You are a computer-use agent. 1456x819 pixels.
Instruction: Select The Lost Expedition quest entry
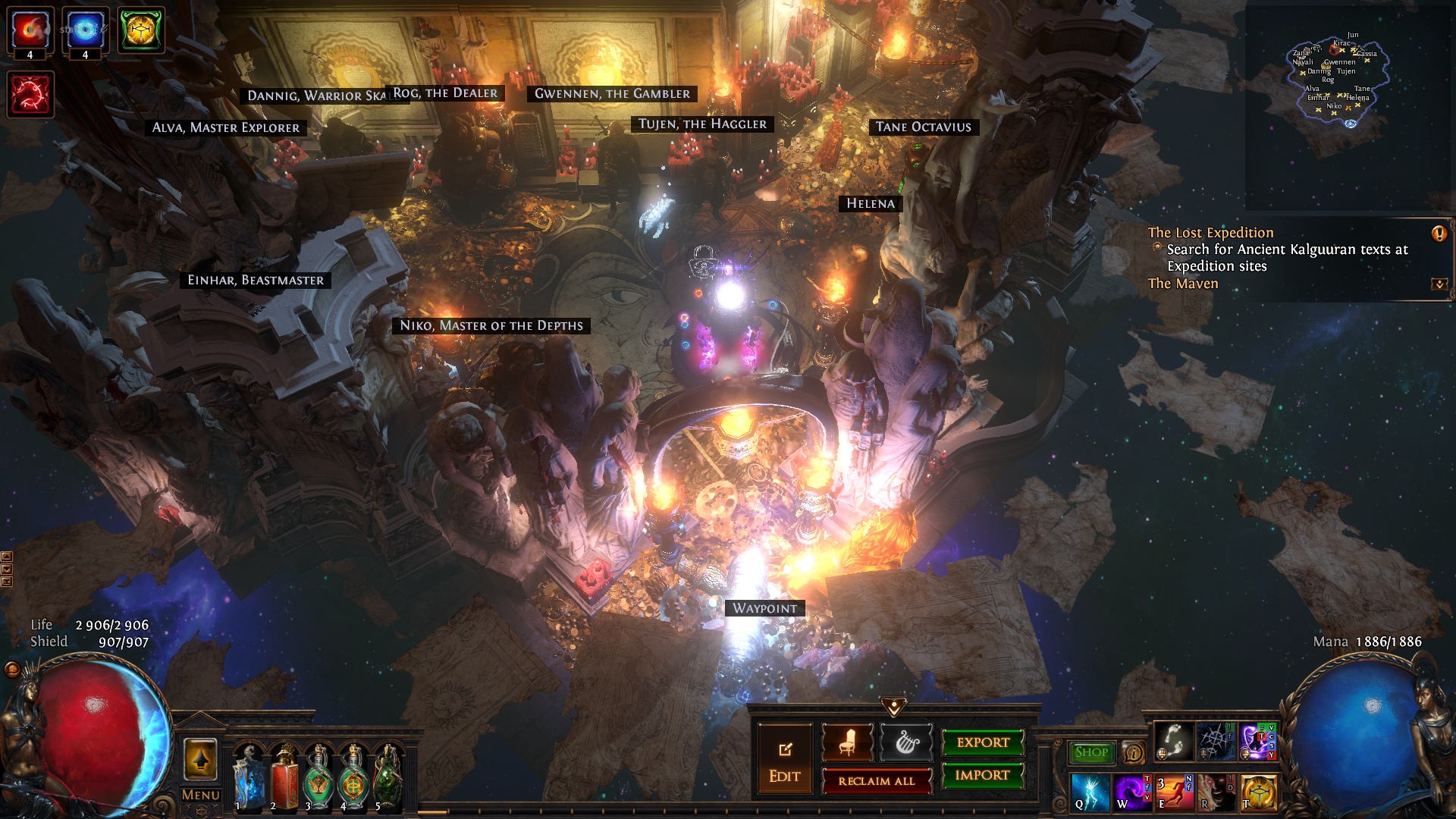1210,233
